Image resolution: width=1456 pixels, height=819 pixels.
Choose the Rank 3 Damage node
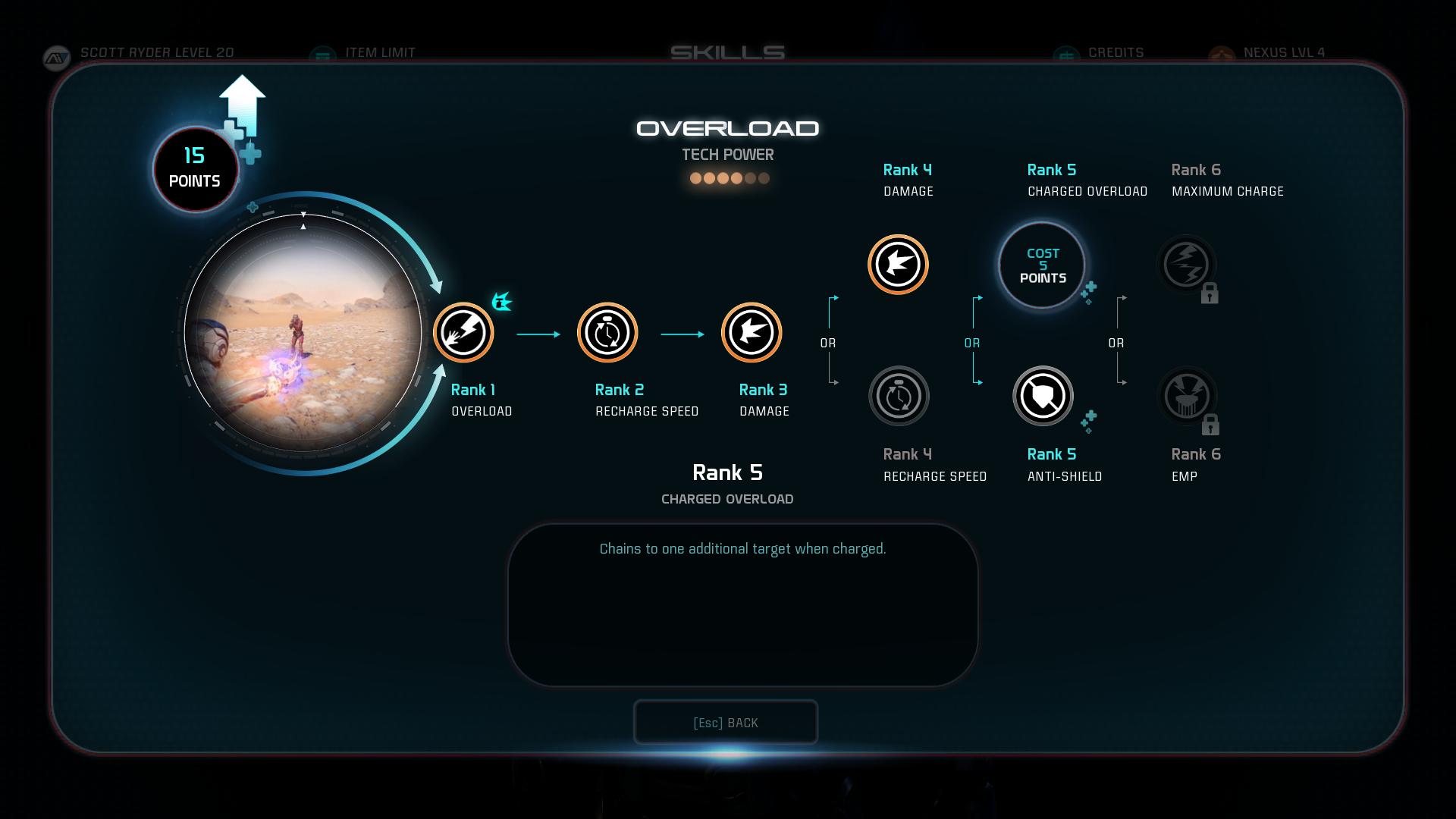752,332
